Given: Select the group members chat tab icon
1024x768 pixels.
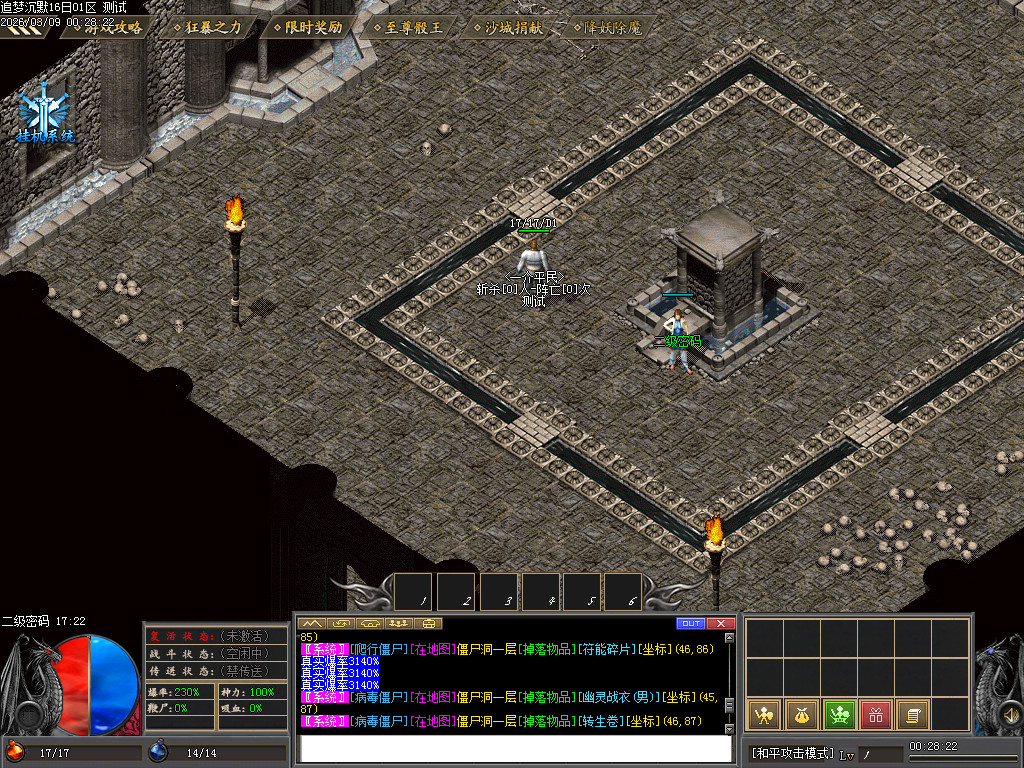Looking at the screenshot, I should pos(400,624).
